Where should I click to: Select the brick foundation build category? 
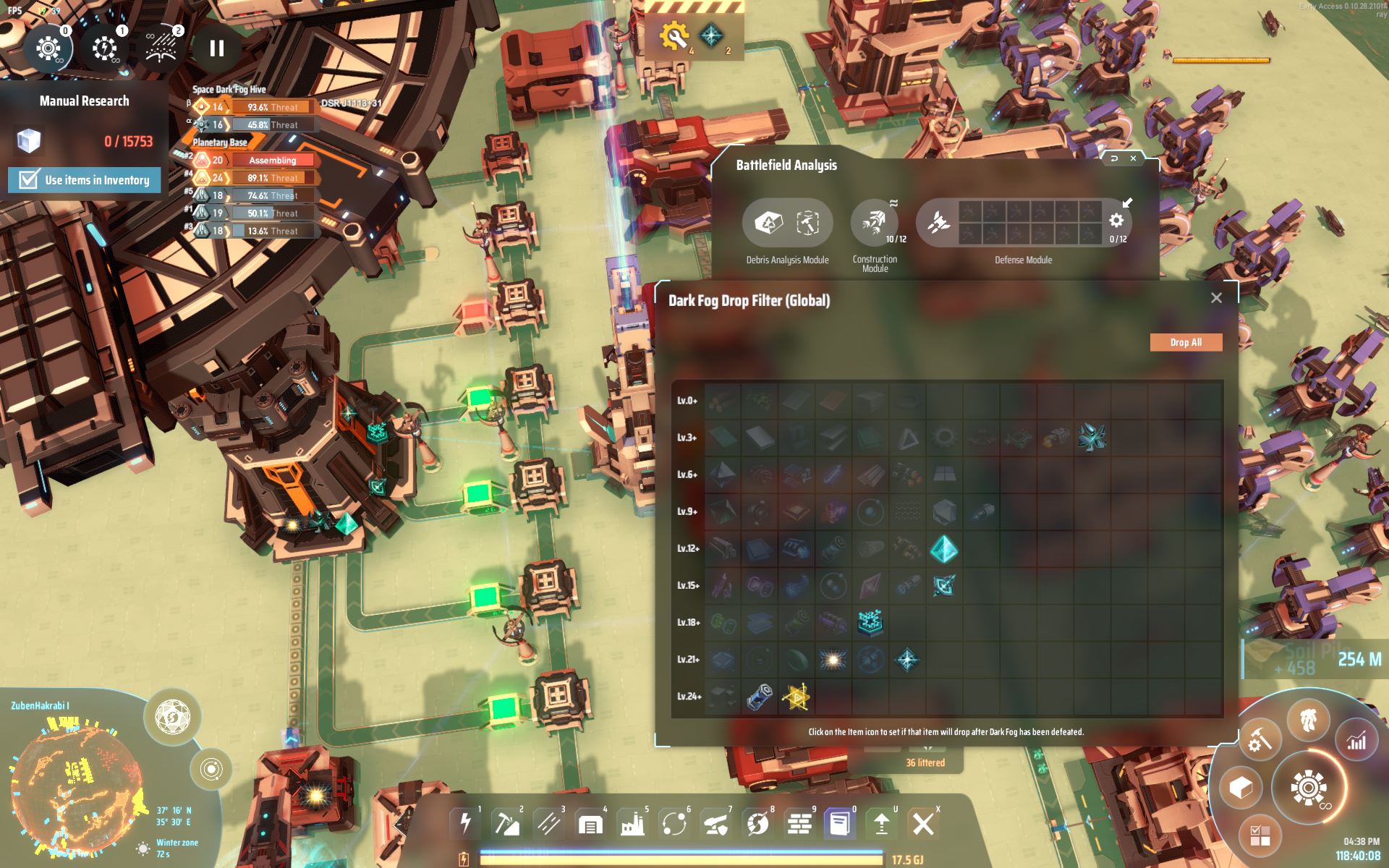tap(799, 823)
